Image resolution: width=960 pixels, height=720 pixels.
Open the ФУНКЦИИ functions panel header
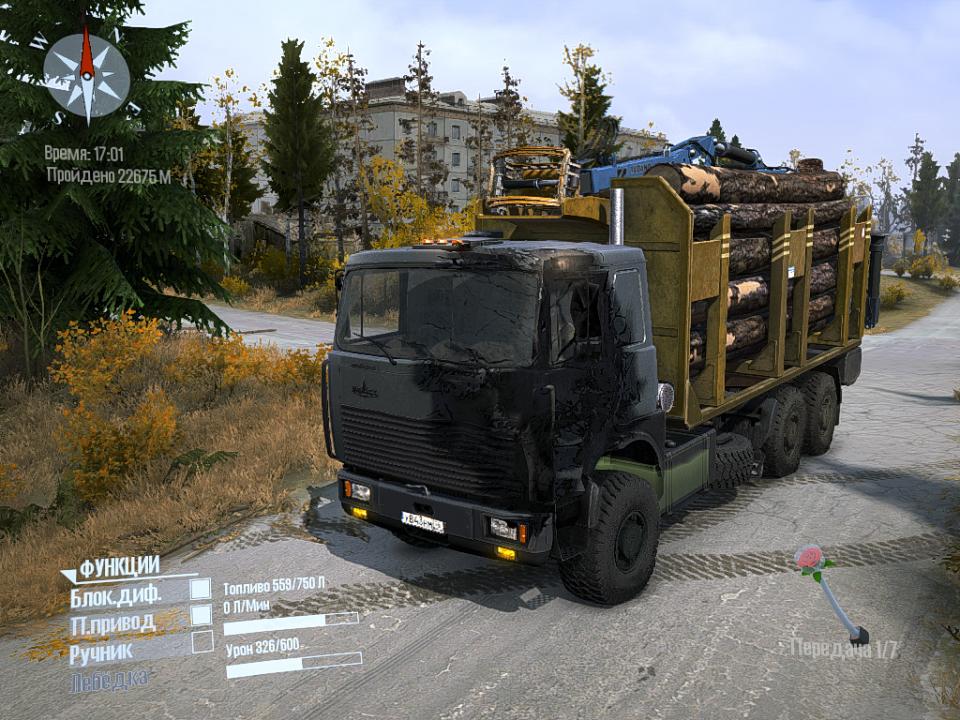pos(118,568)
